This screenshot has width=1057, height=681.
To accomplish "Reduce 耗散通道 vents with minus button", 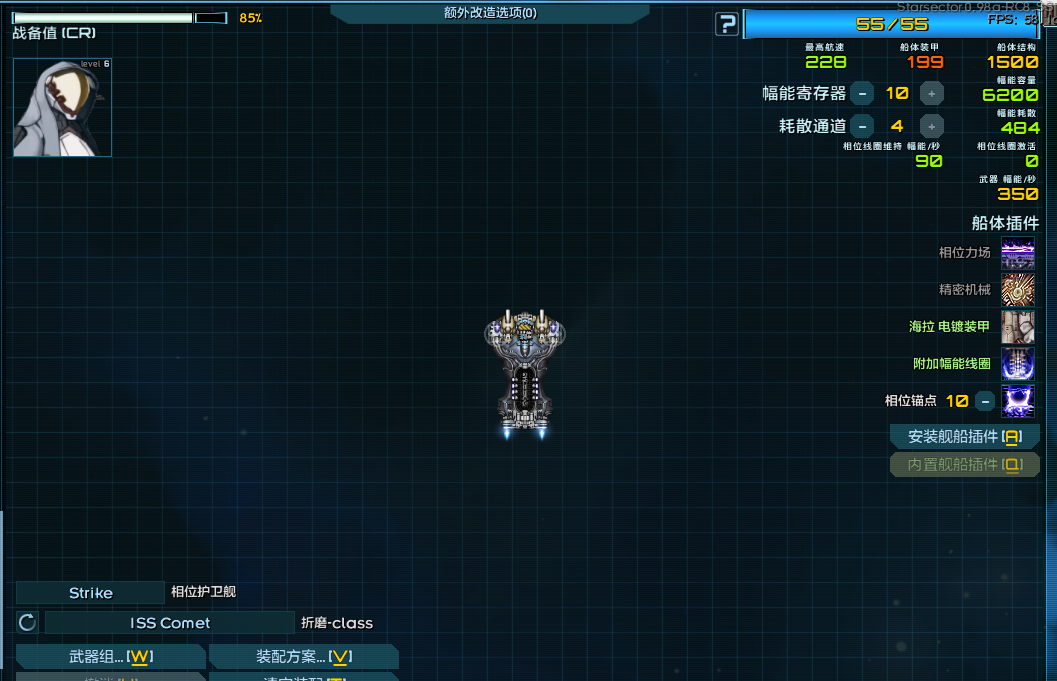I will coord(862,126).
